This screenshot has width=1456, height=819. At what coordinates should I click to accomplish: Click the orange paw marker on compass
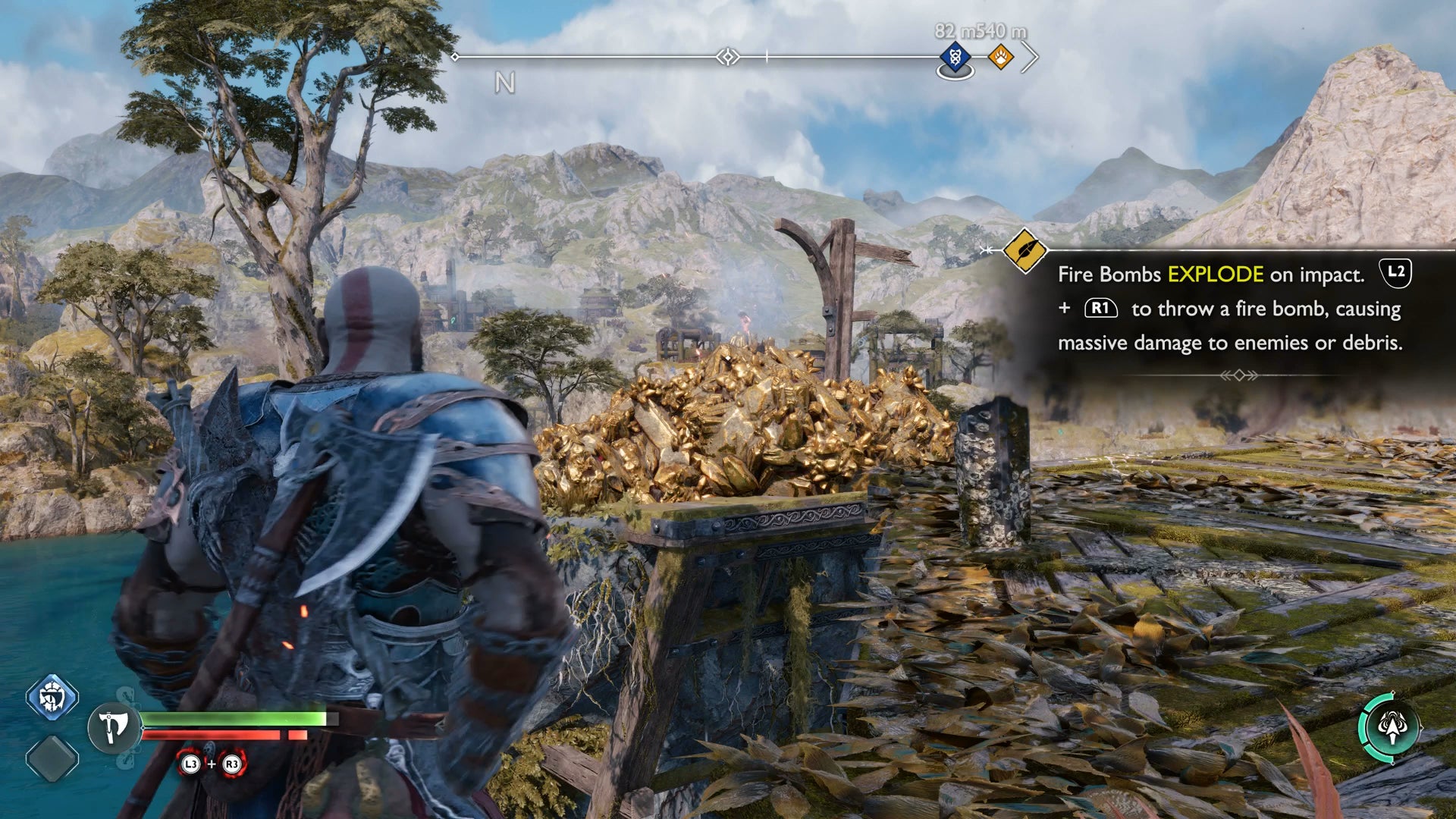1000,57
